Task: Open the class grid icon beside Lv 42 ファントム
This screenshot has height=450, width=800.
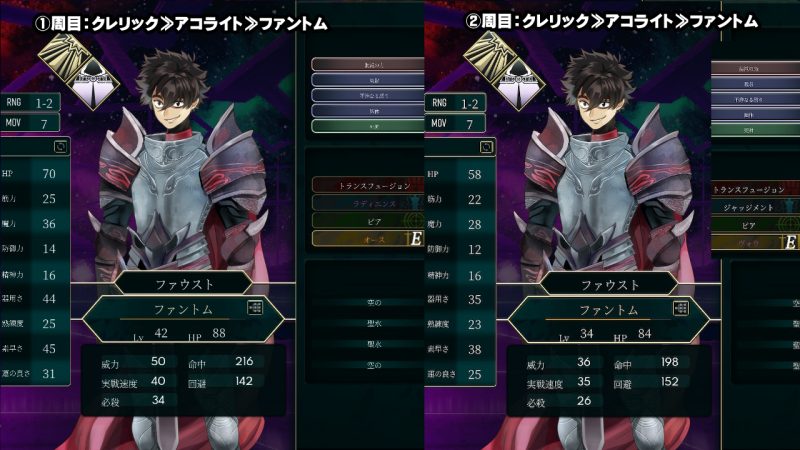Action: point(254,309)
